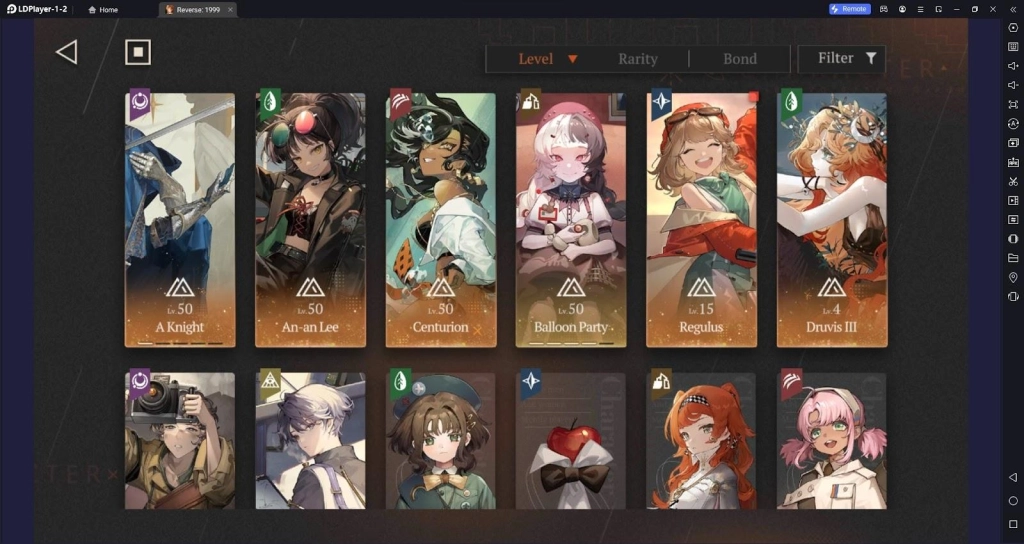Open the Druvis III card

pyautogui.click(x=832, y=220)
